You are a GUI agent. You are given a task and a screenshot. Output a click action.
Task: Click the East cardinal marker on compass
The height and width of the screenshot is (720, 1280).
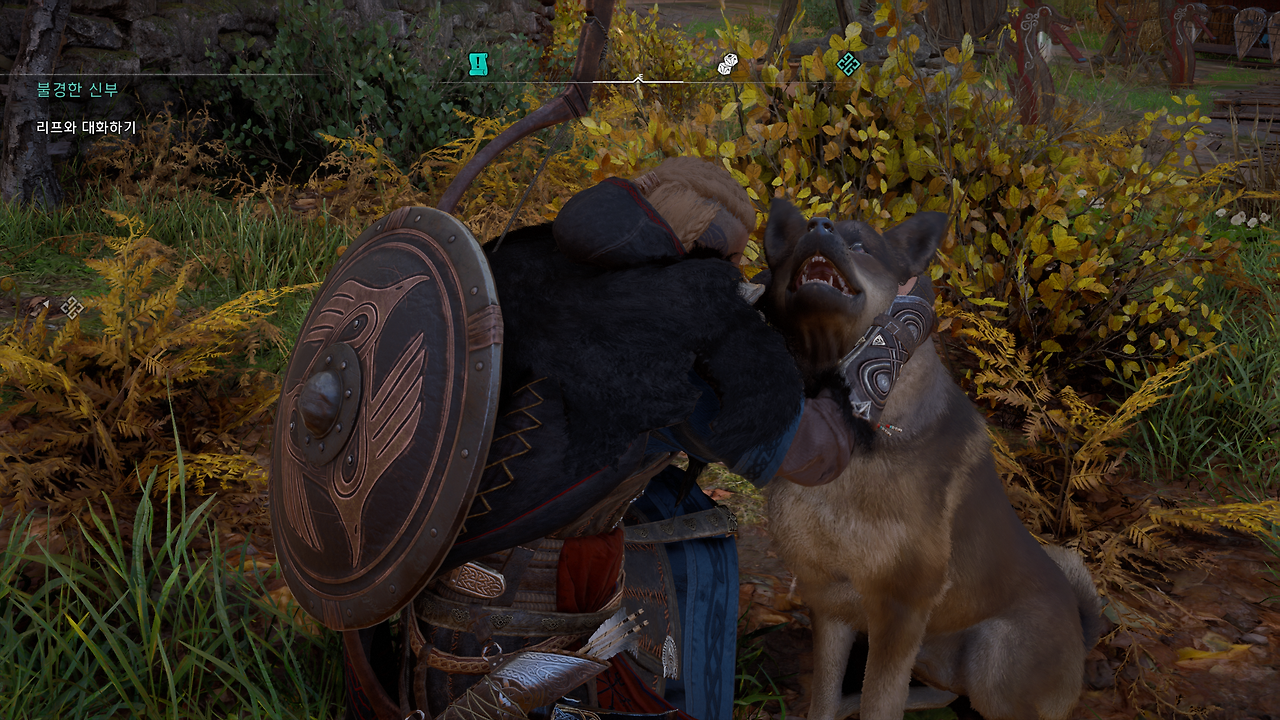pos(640,74)
